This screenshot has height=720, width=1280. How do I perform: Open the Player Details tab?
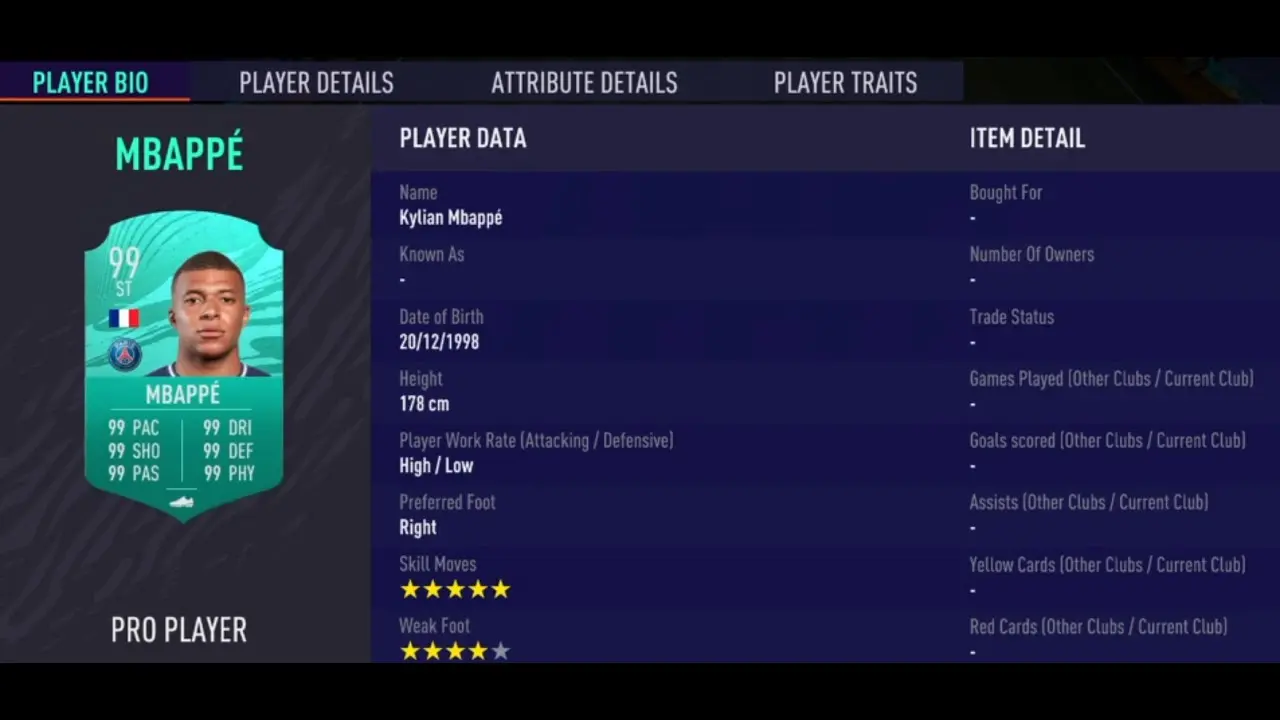pyautogui.click(x=316, y=83)
